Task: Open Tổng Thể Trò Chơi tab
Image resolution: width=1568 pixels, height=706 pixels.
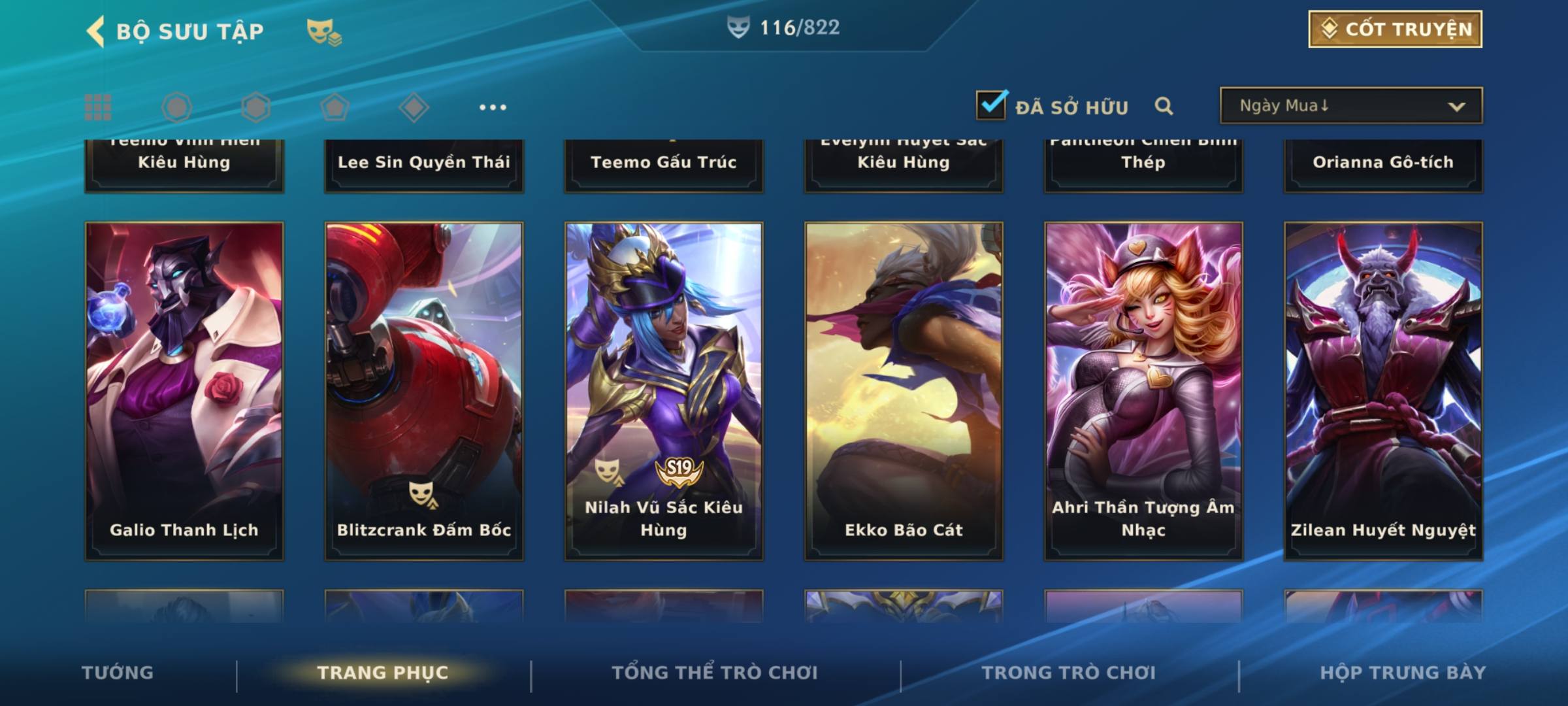Action: (x=715, y=673)
